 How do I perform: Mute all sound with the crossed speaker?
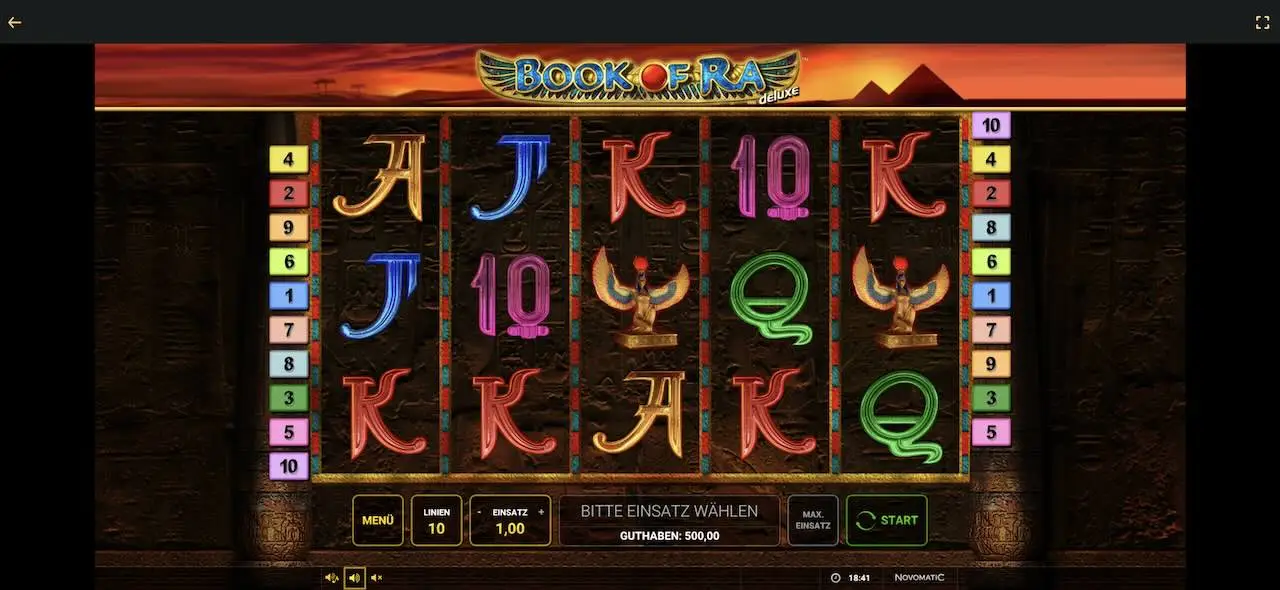[x=377, y=577]
